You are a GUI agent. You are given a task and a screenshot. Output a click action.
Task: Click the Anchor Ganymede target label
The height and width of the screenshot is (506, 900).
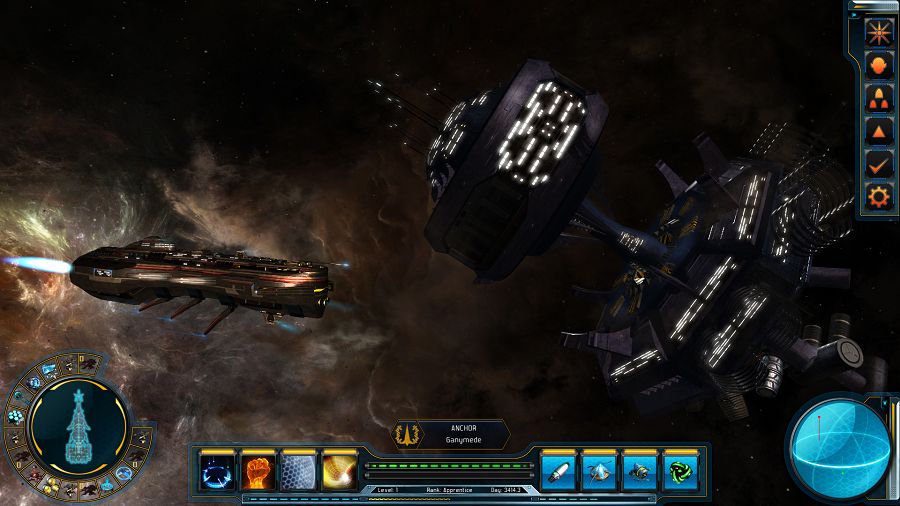tap(452, 434)
